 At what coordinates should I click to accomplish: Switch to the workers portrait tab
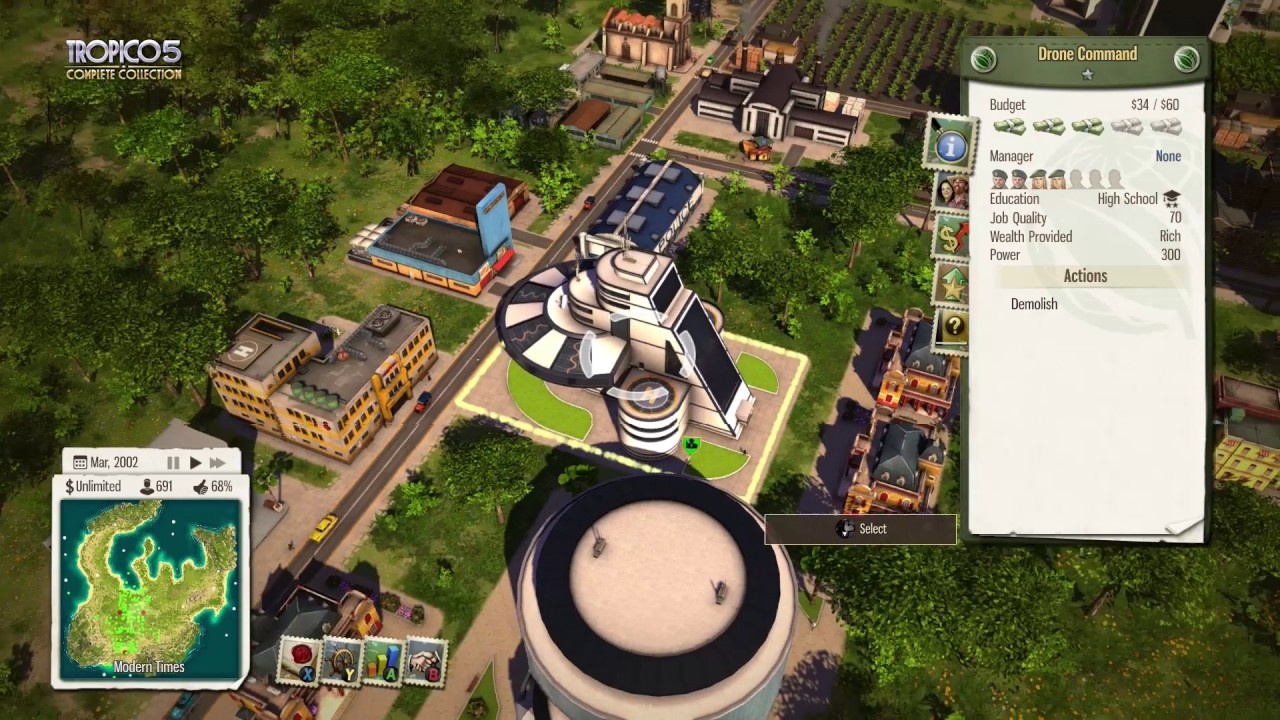click(x=951, y=192)
